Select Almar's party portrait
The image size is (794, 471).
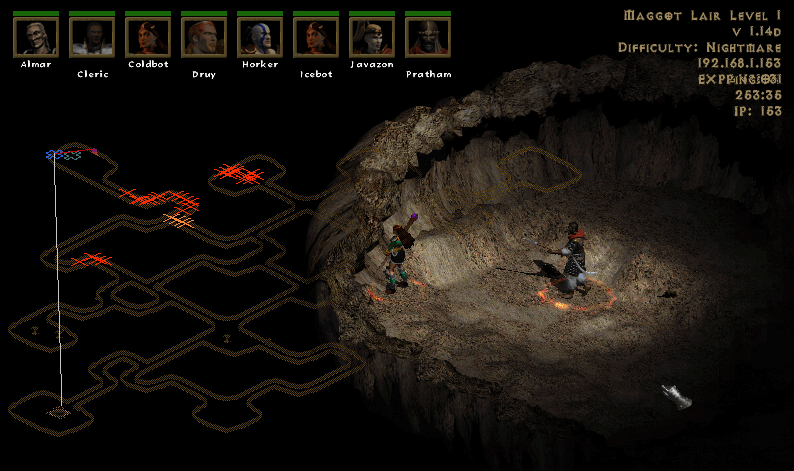click(36, 37)
